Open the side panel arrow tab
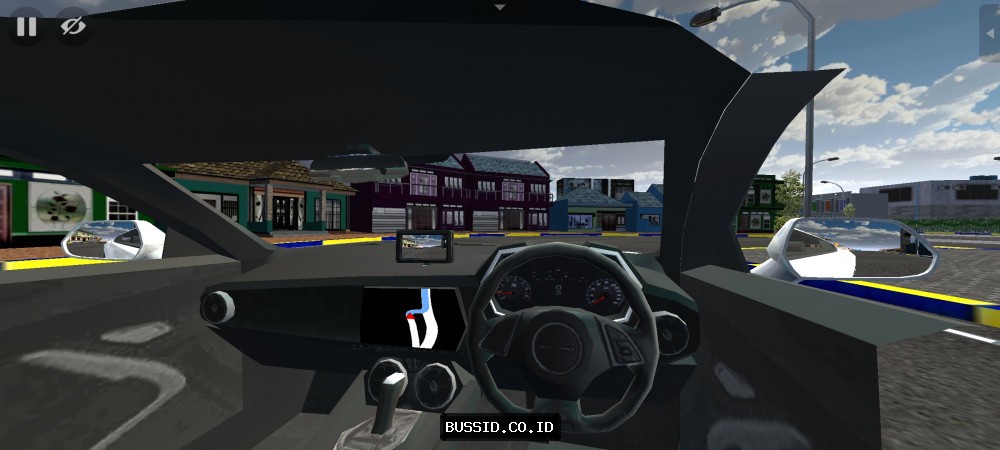Viewport: 1000px width, 450px height. coord(990,39)
